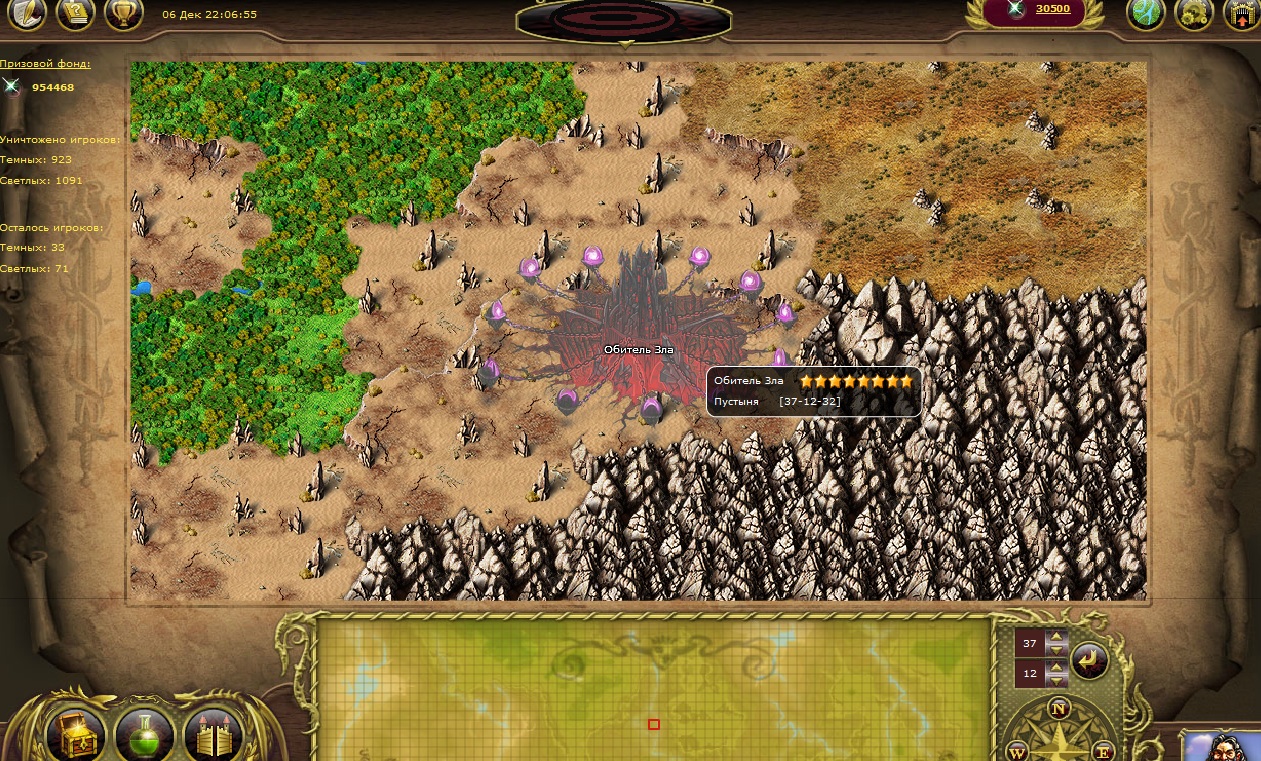1261x761 pixels.
Task: Click the X coordinate field showing 37
Action: 1030,644
